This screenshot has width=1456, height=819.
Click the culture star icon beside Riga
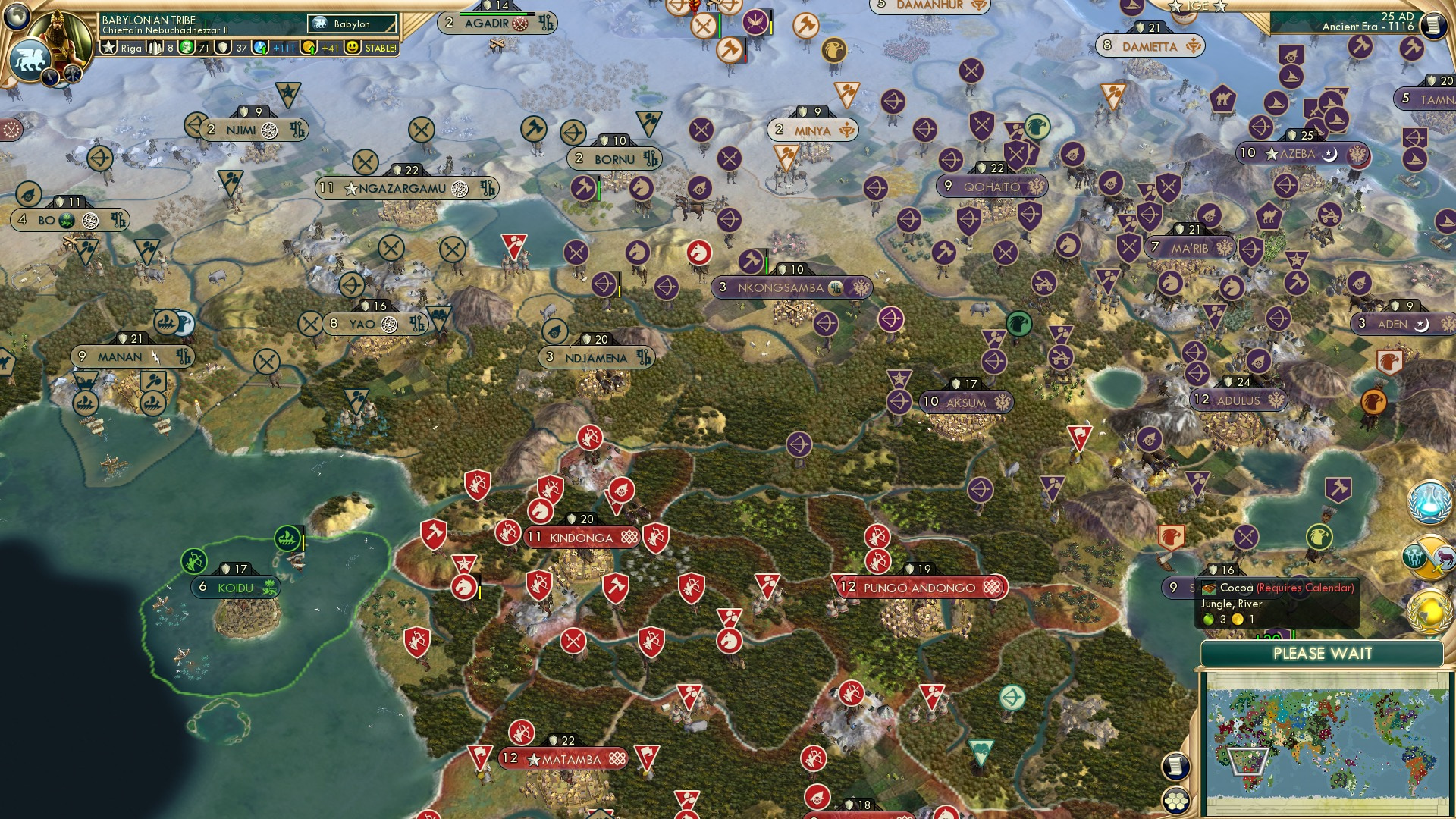coord(108,47)
